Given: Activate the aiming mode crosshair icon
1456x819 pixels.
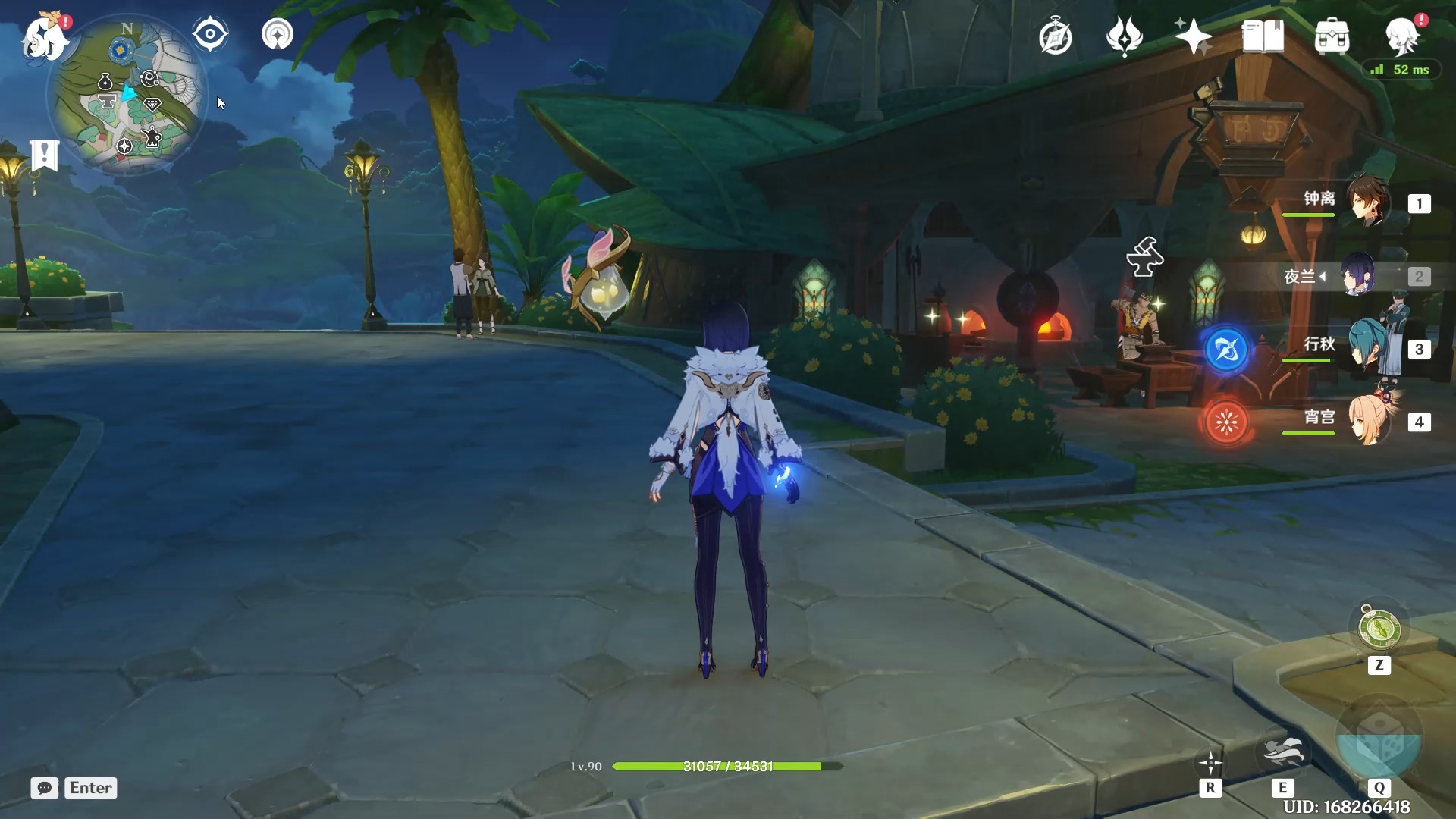Looking at the screenshot, I should tap(1210, 764).
